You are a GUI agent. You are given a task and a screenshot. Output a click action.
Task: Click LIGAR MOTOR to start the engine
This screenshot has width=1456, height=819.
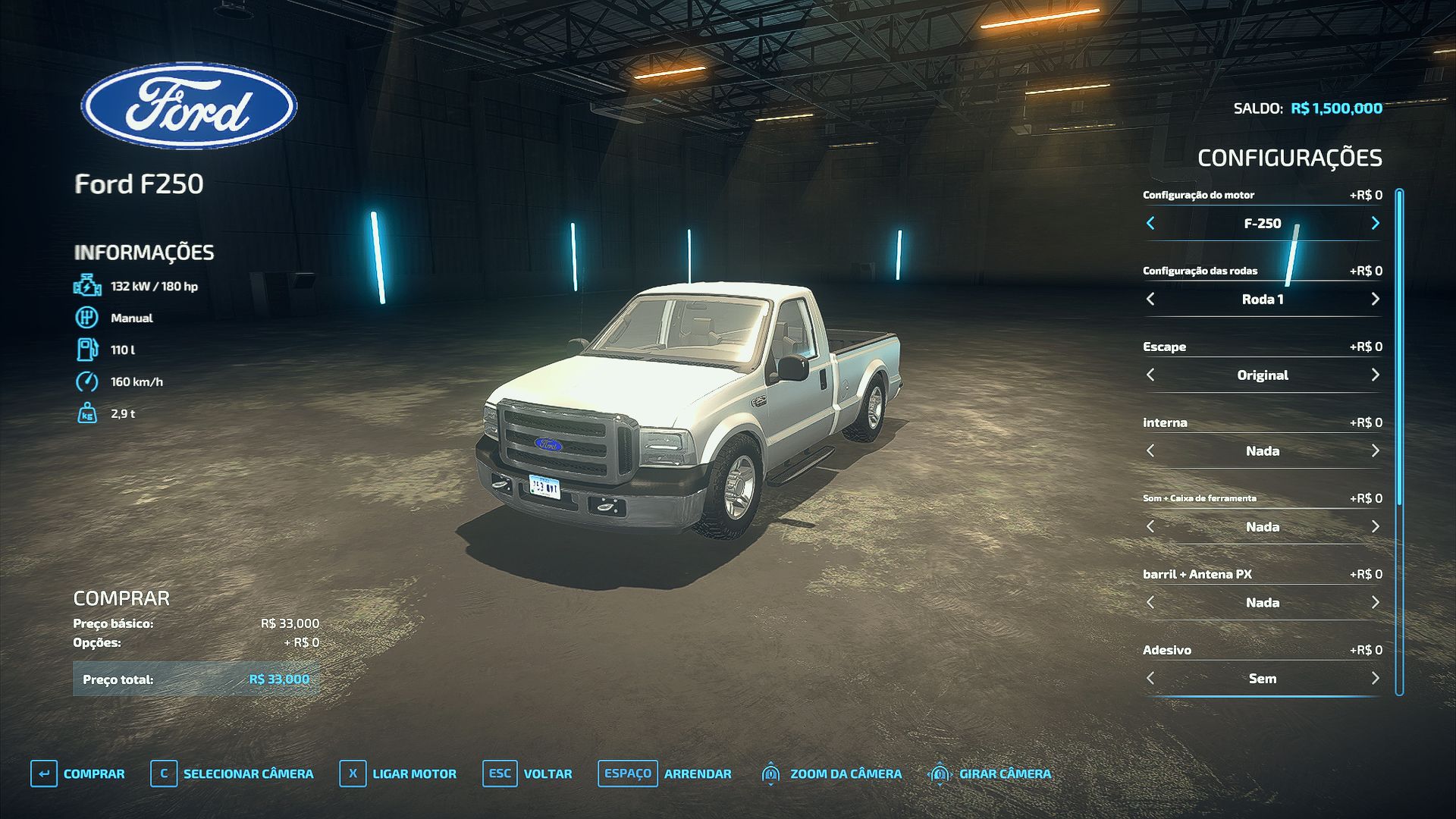click(413, 774)
